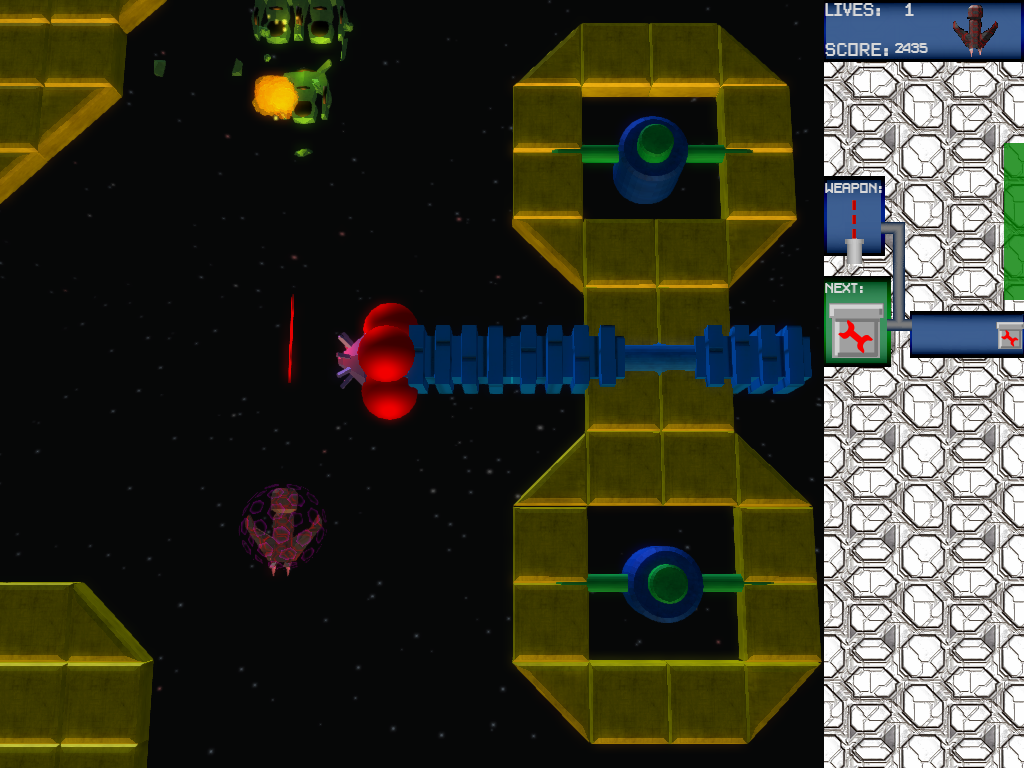This screenshot has height=768, width=1024.
Task: Click the current WEAPON laser icon
Action: 854,229
